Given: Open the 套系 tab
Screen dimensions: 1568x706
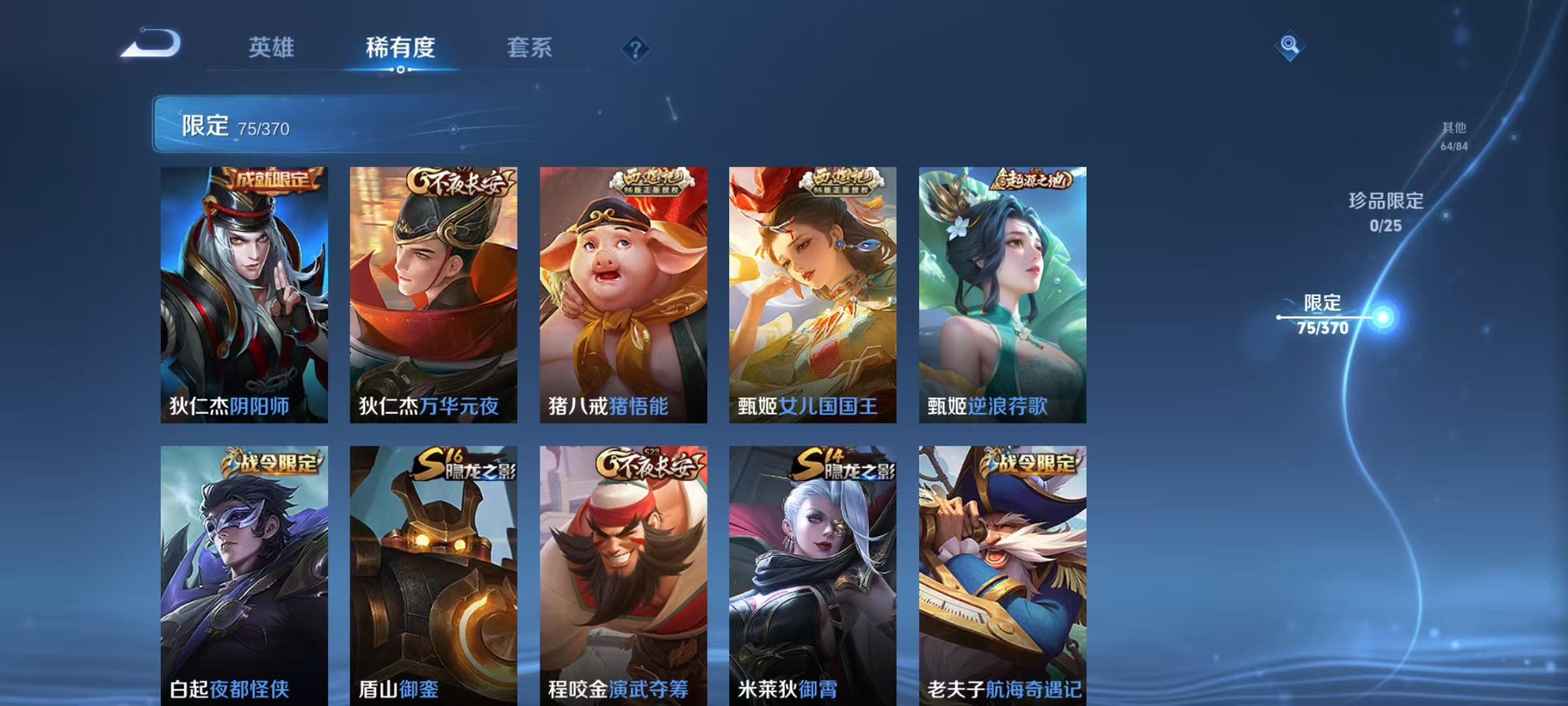Looking at the screenshot, I should click(531, 49).
